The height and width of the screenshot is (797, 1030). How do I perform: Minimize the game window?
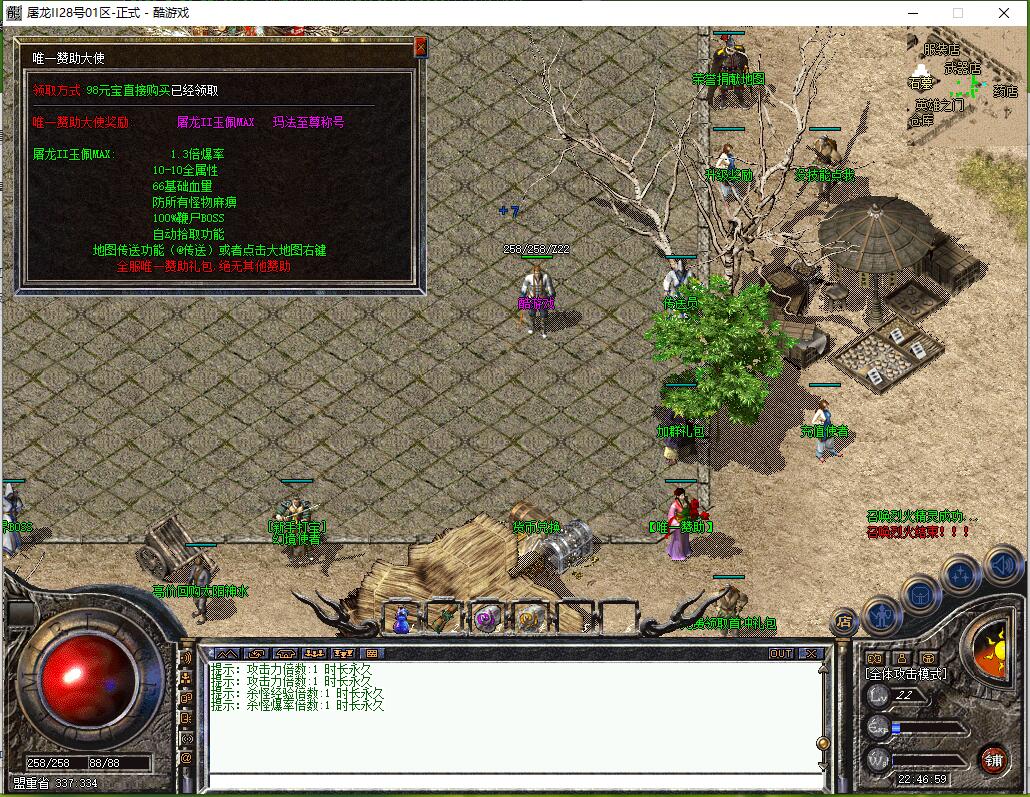912,13
